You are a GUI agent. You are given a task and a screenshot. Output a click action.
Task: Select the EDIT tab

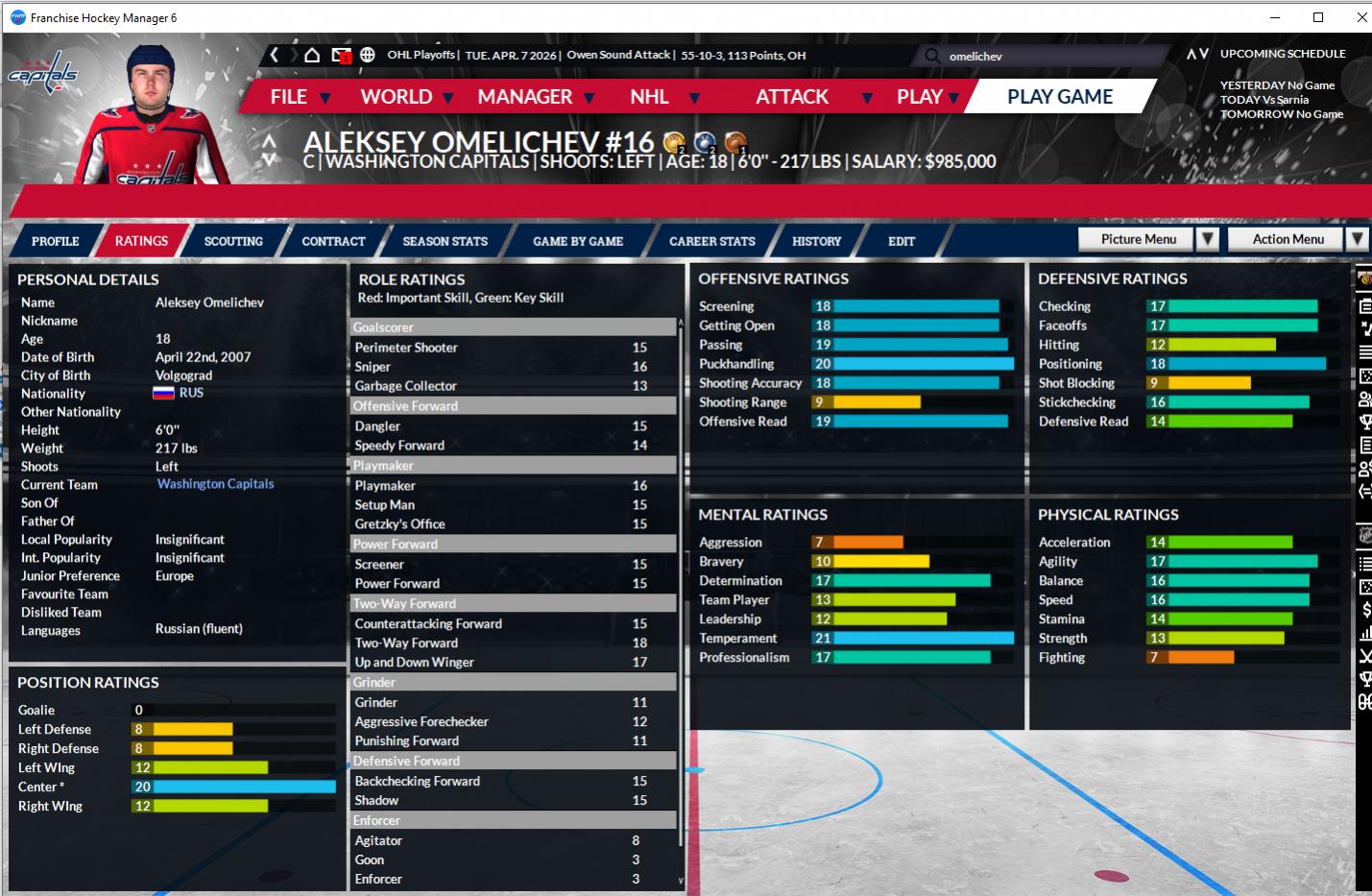coord(902,241)
